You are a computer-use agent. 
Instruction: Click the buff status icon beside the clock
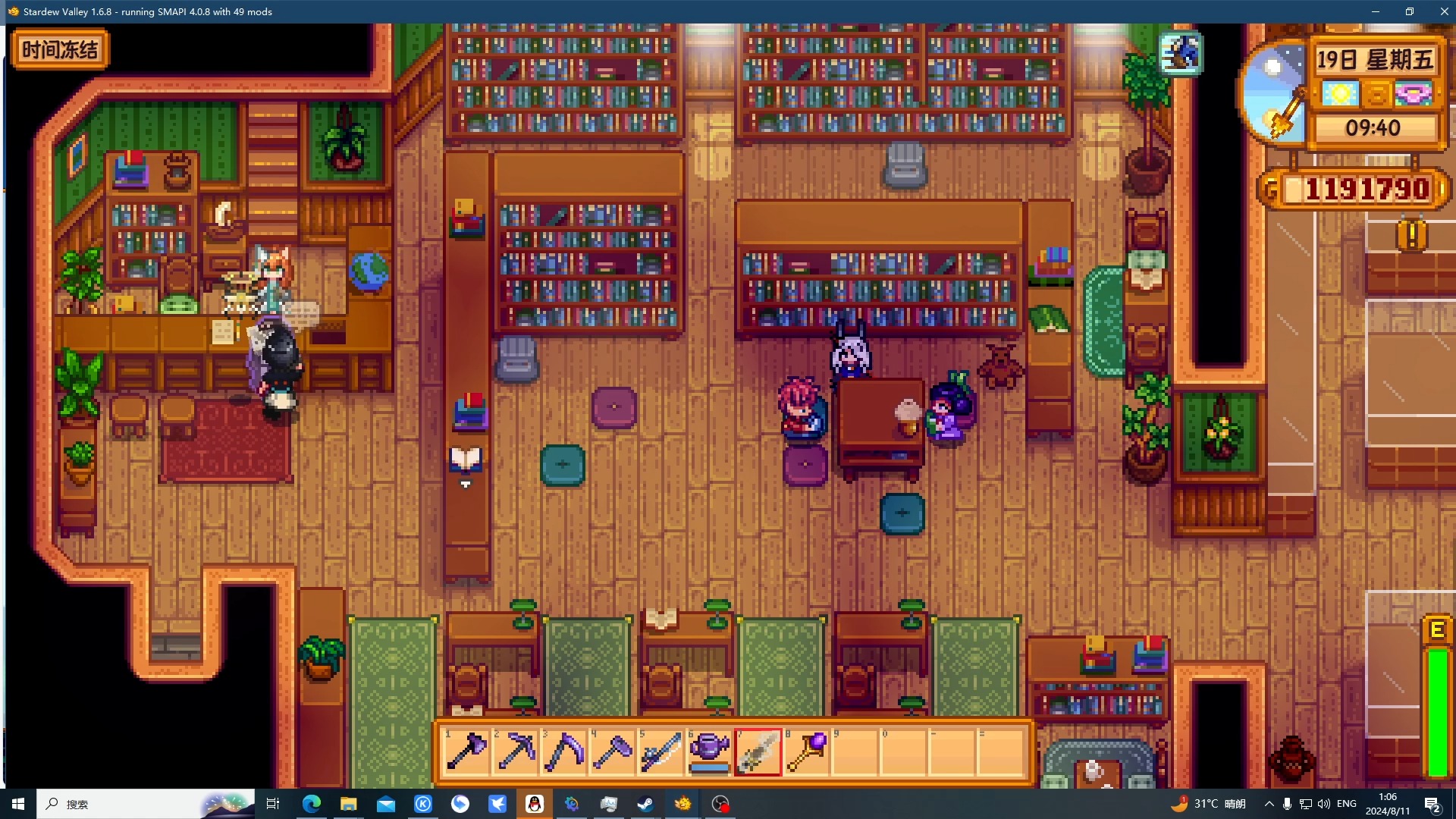[x=1180, y=53]
